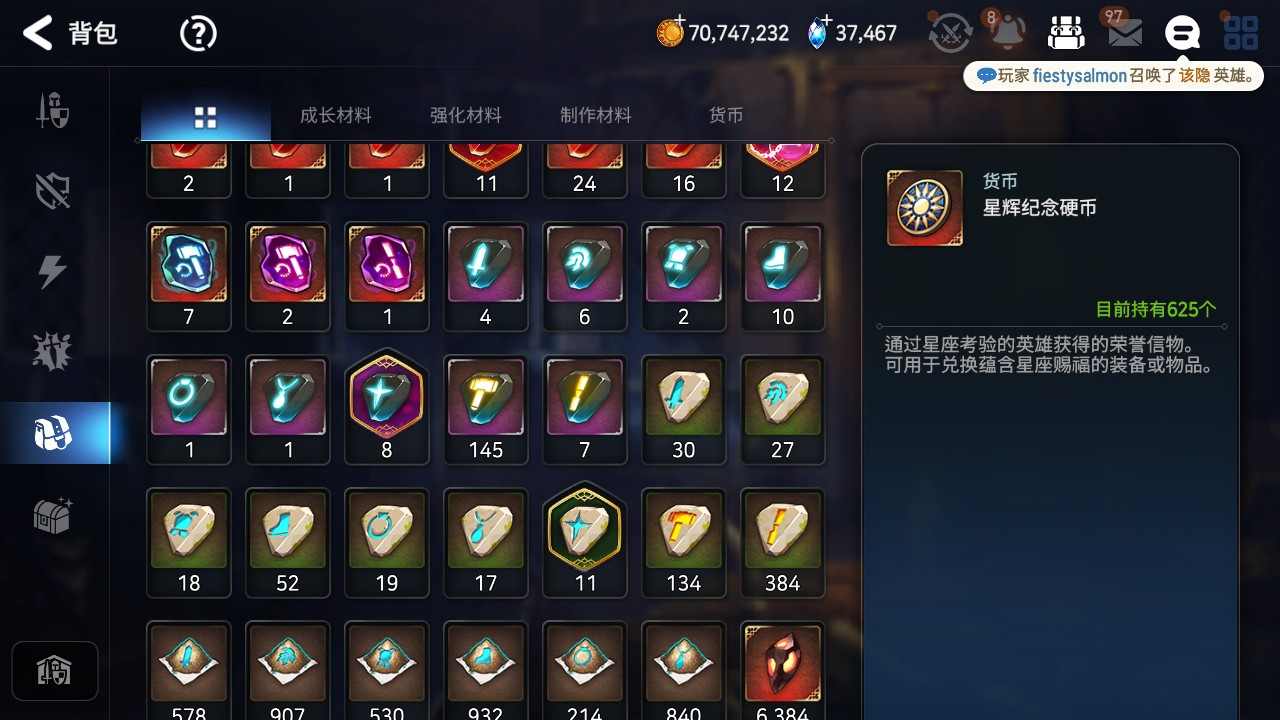The width and height of the screenshot is (1280, 720).
Task: Select the 货币 tab
Action: [x=725, y=115]
